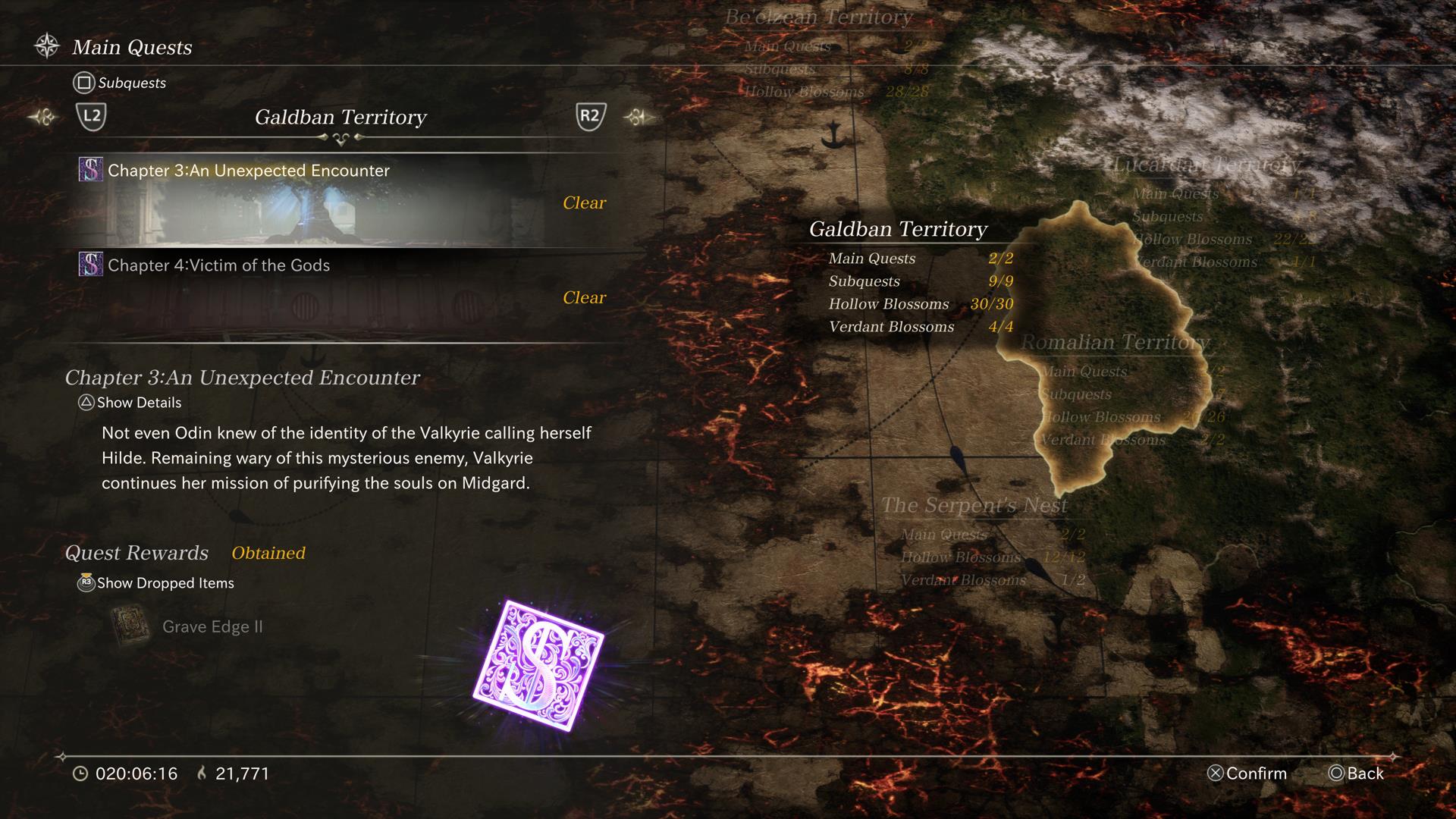The height and width of the screenshot is (819, 1456).
Task: Click Confirm at the bottom right
Action: click(1247, 773)
